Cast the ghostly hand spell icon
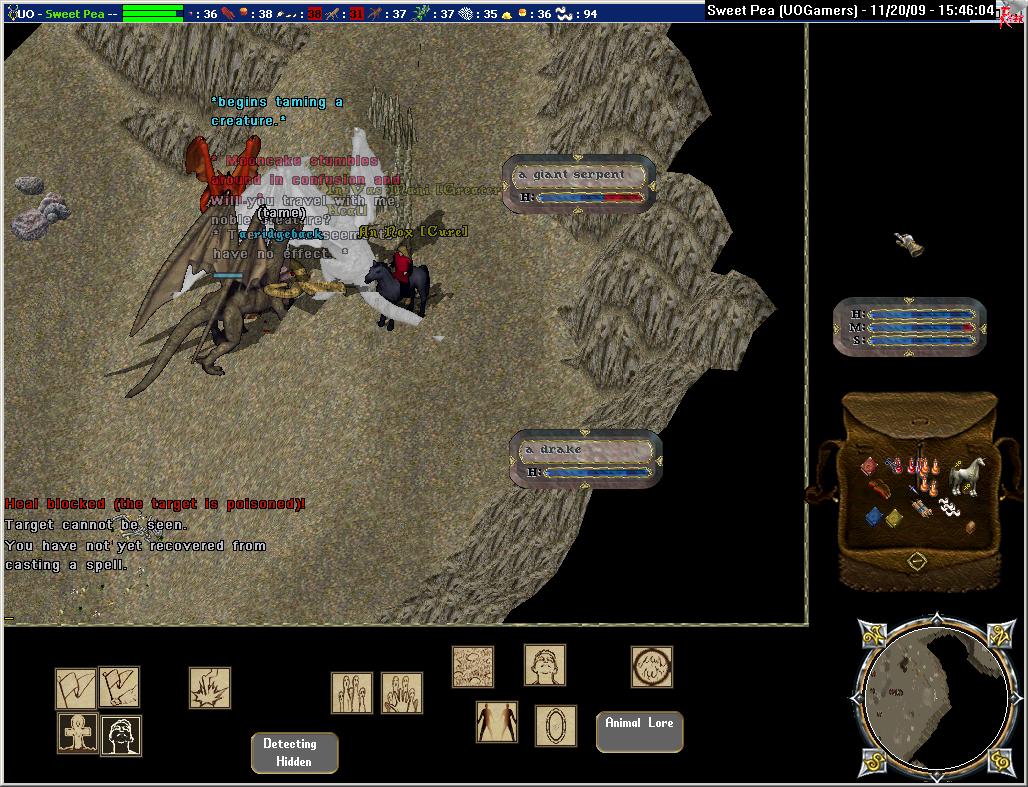Image resolution: width=1028 pixels, height=787 pixels. pyautogui.click(x=402, y=692)
